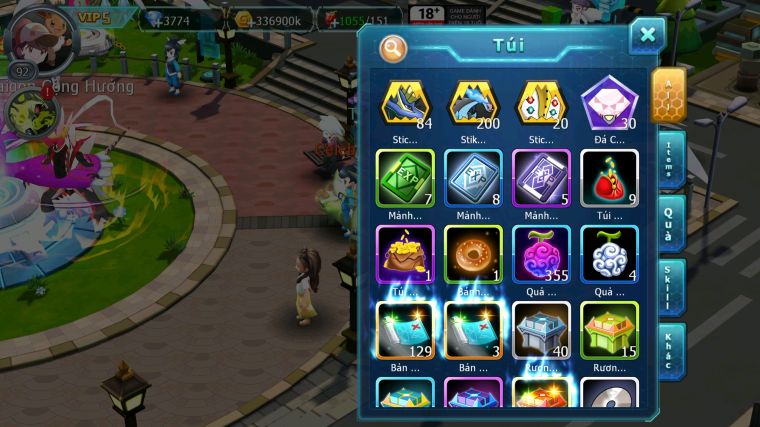
Task: Select the highlighted orange top tab
Action: 669,95
